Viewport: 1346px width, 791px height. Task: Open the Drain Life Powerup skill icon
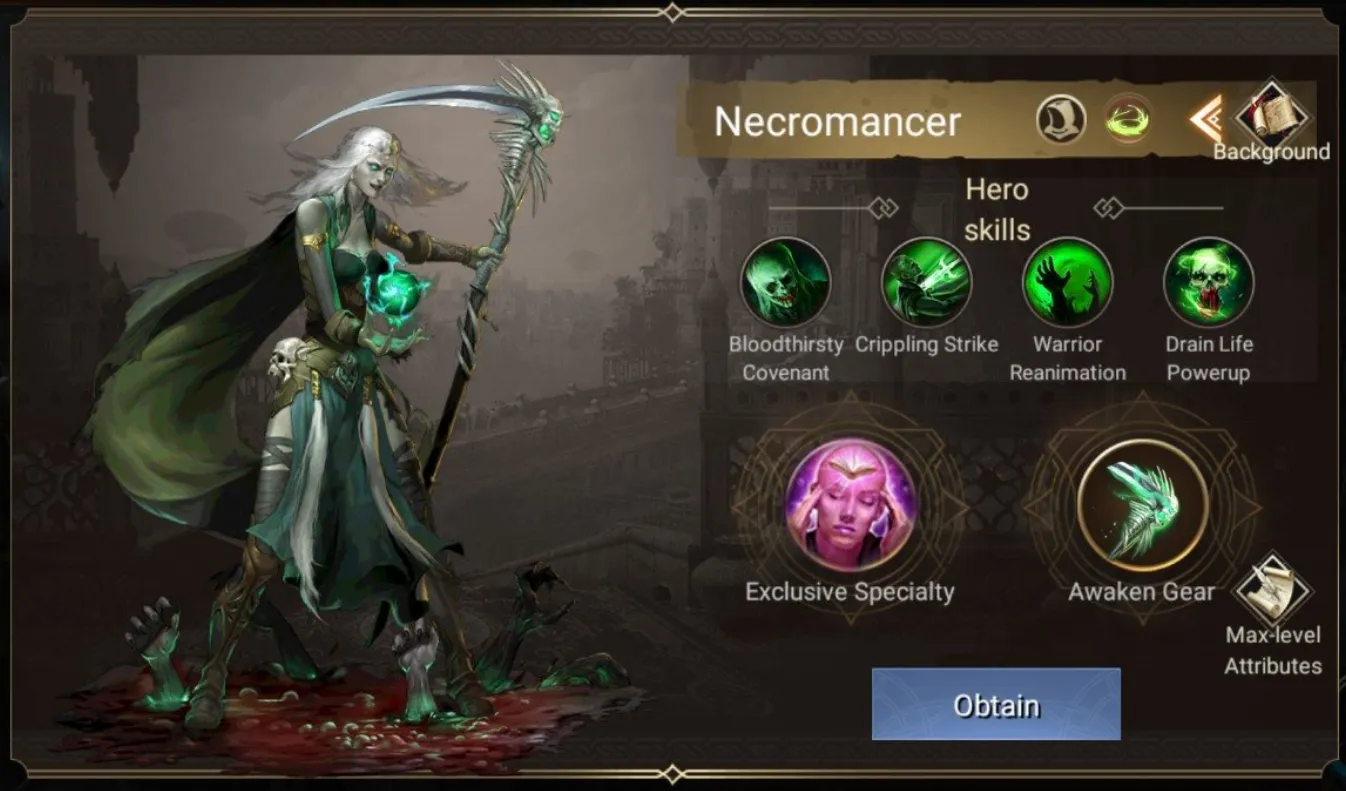(x=1208, y=285)
